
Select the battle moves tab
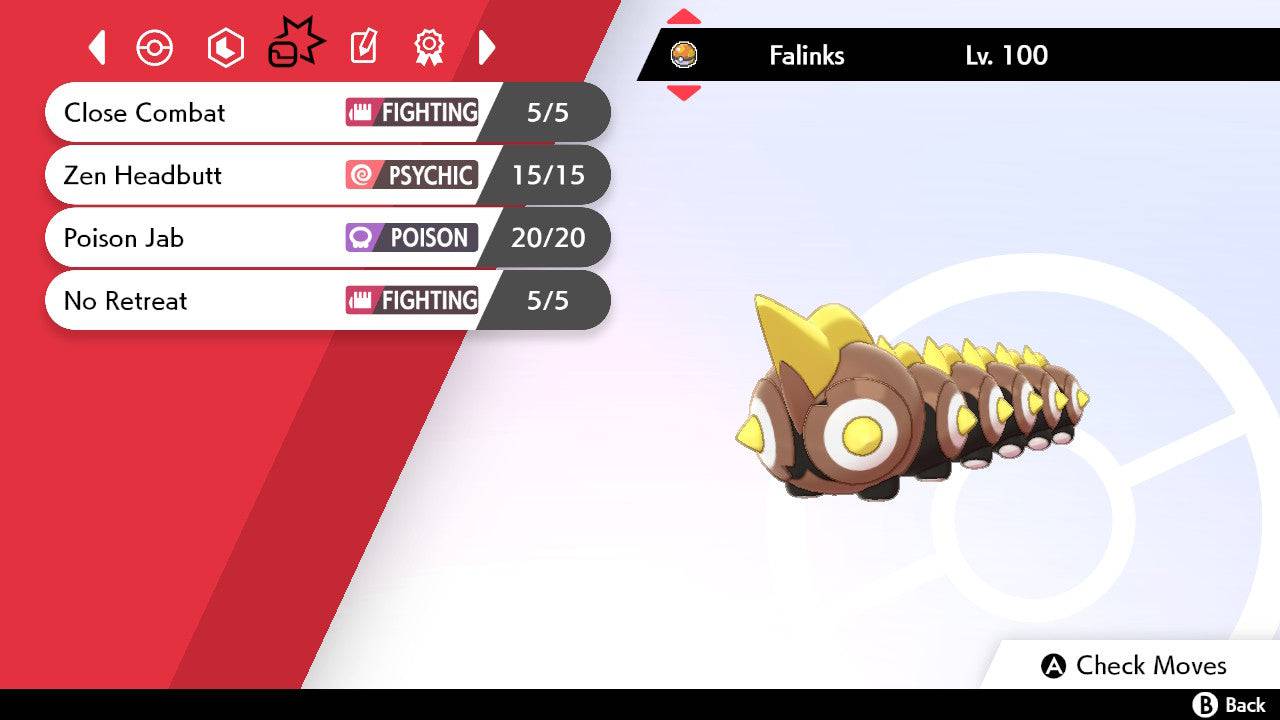coord(295,46)
